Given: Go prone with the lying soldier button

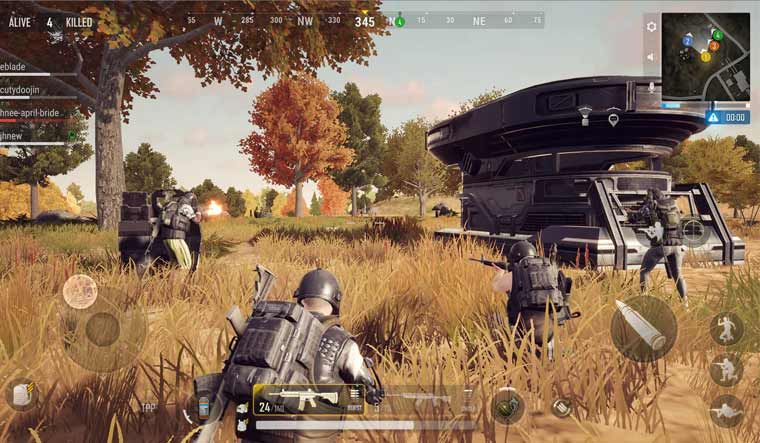Looking at the screenshot, I should [726, 410].
